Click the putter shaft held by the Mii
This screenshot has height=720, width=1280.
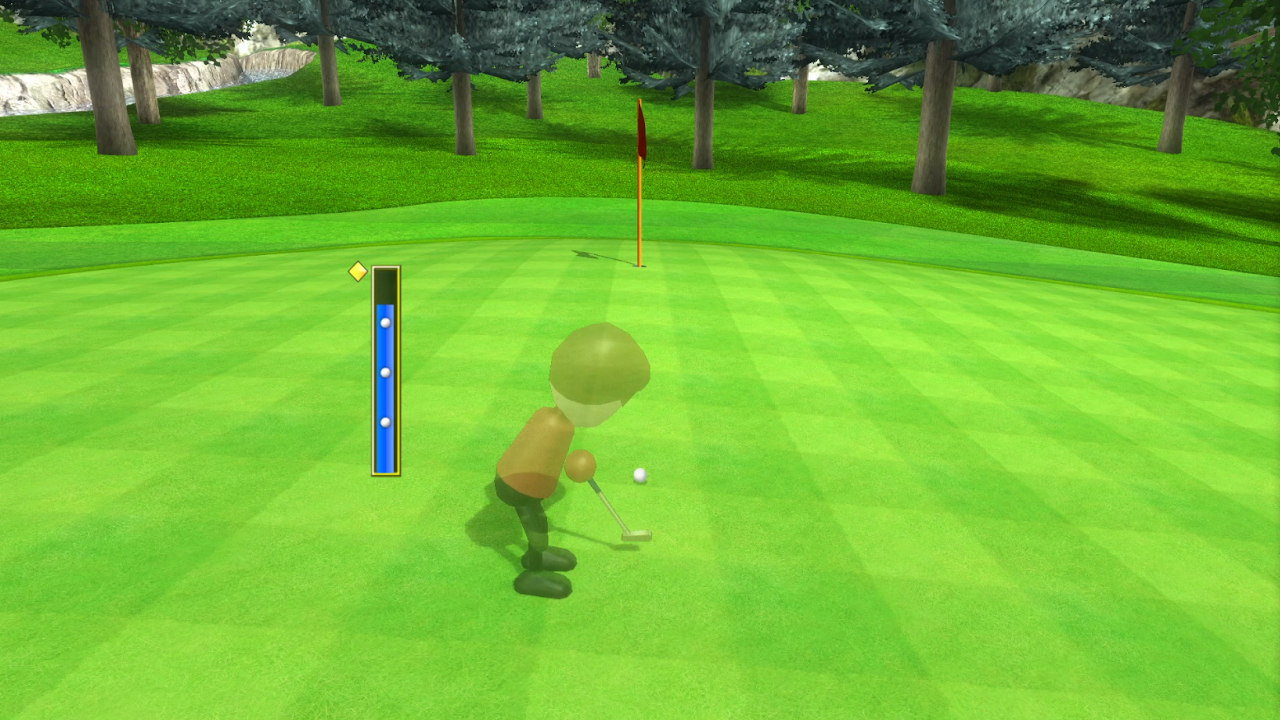[x=605, y=500]
